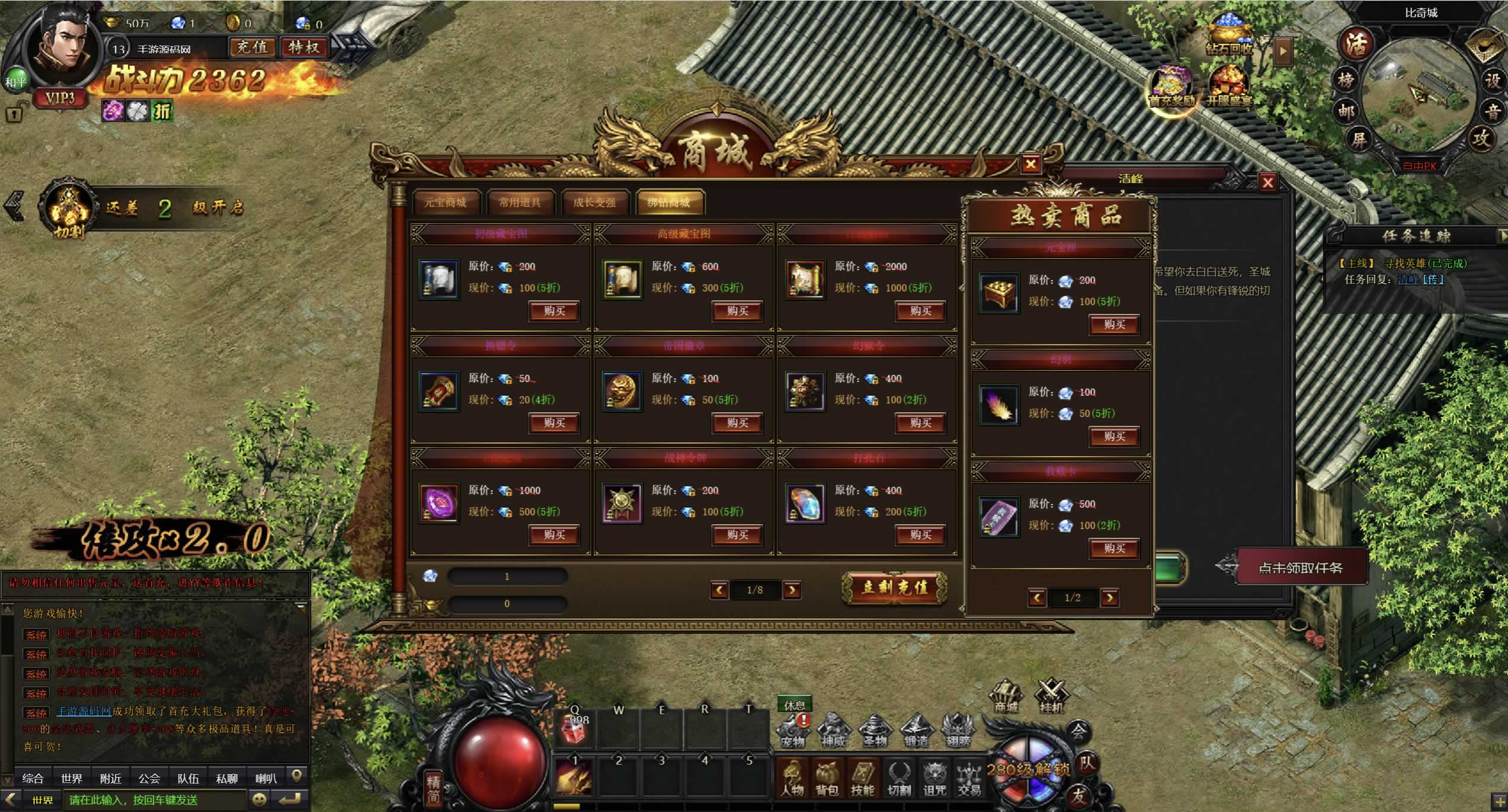Open the 充值 top-up button by the portrait
Image resolution: width=1508 pixels, height=812 pixels.
click(x=252, y=47)
